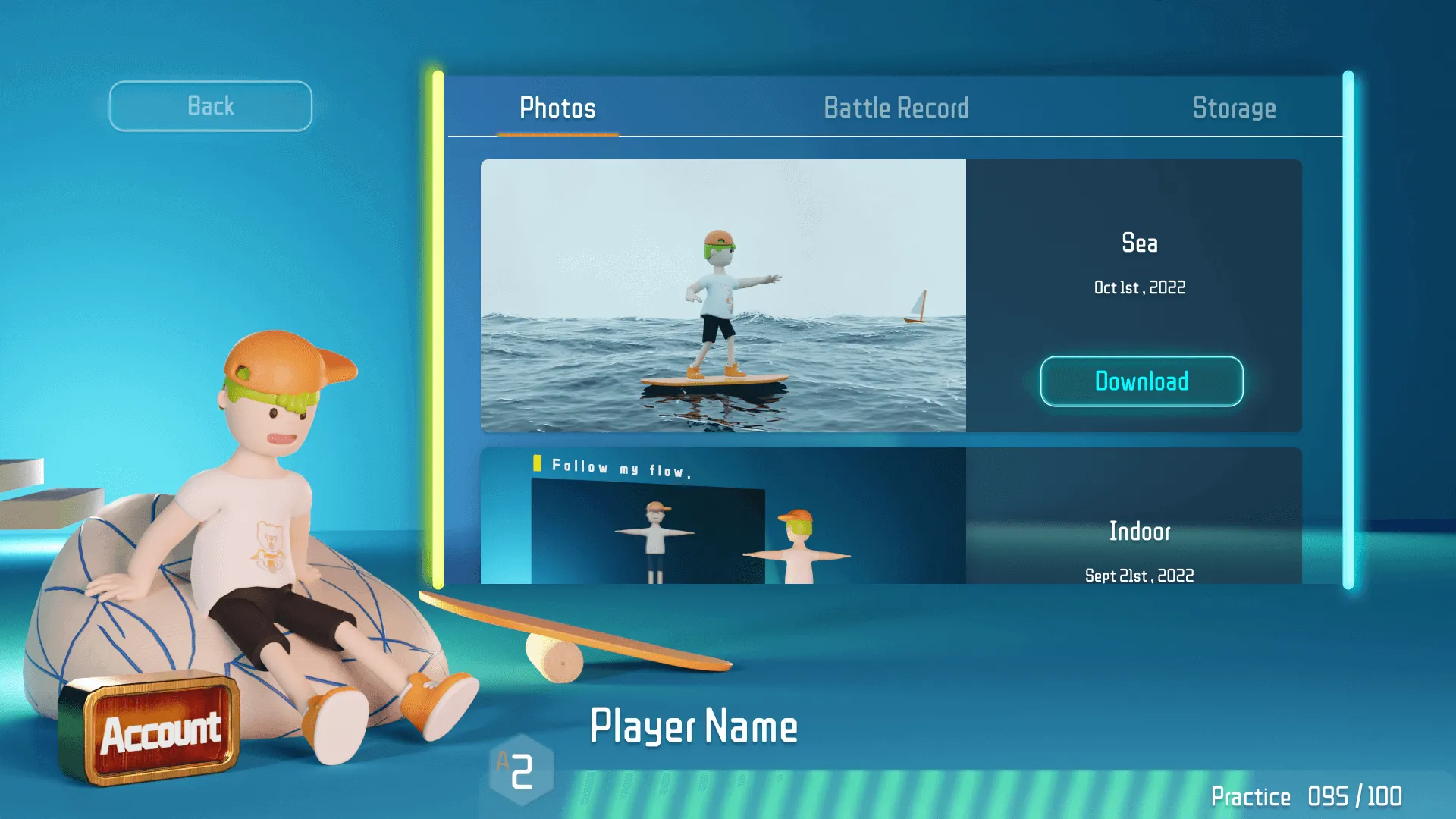
Task: Select the Sea surfing photo thumbnail
Action: [723, 296]
